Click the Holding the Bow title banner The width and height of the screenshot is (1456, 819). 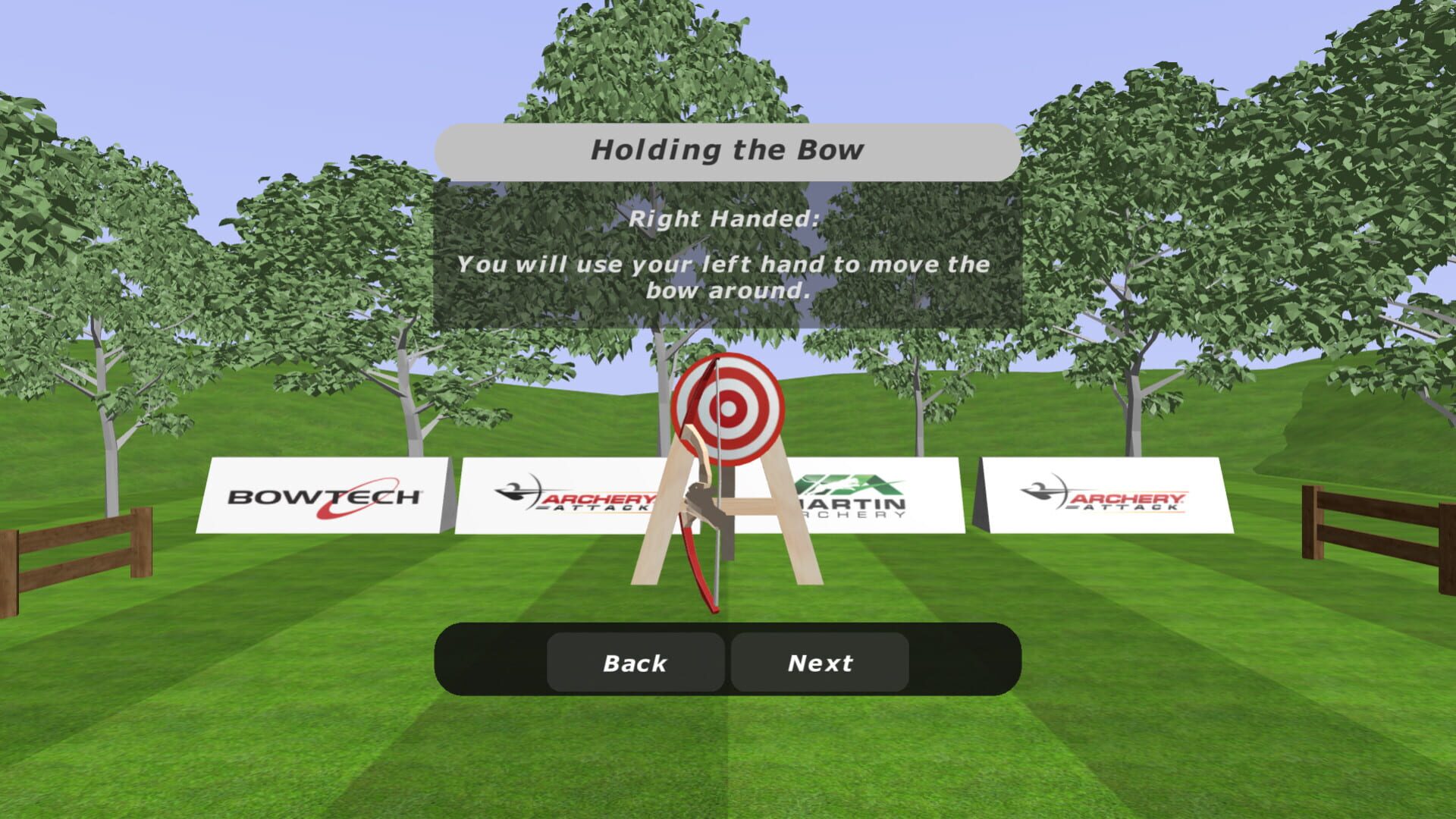point(730,149)
